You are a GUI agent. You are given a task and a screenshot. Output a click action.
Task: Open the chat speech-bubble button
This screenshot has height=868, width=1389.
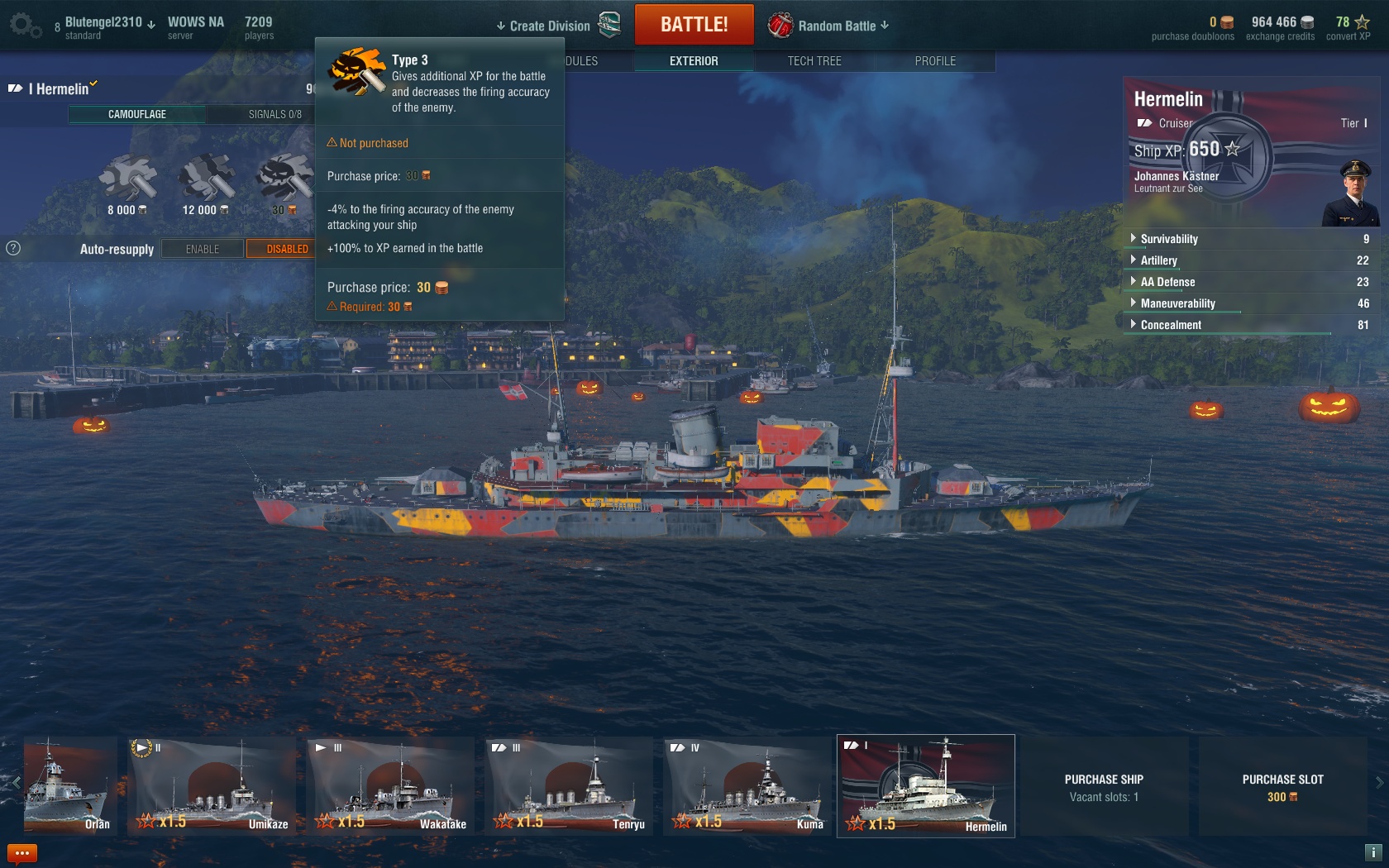[x=22, y=853]
